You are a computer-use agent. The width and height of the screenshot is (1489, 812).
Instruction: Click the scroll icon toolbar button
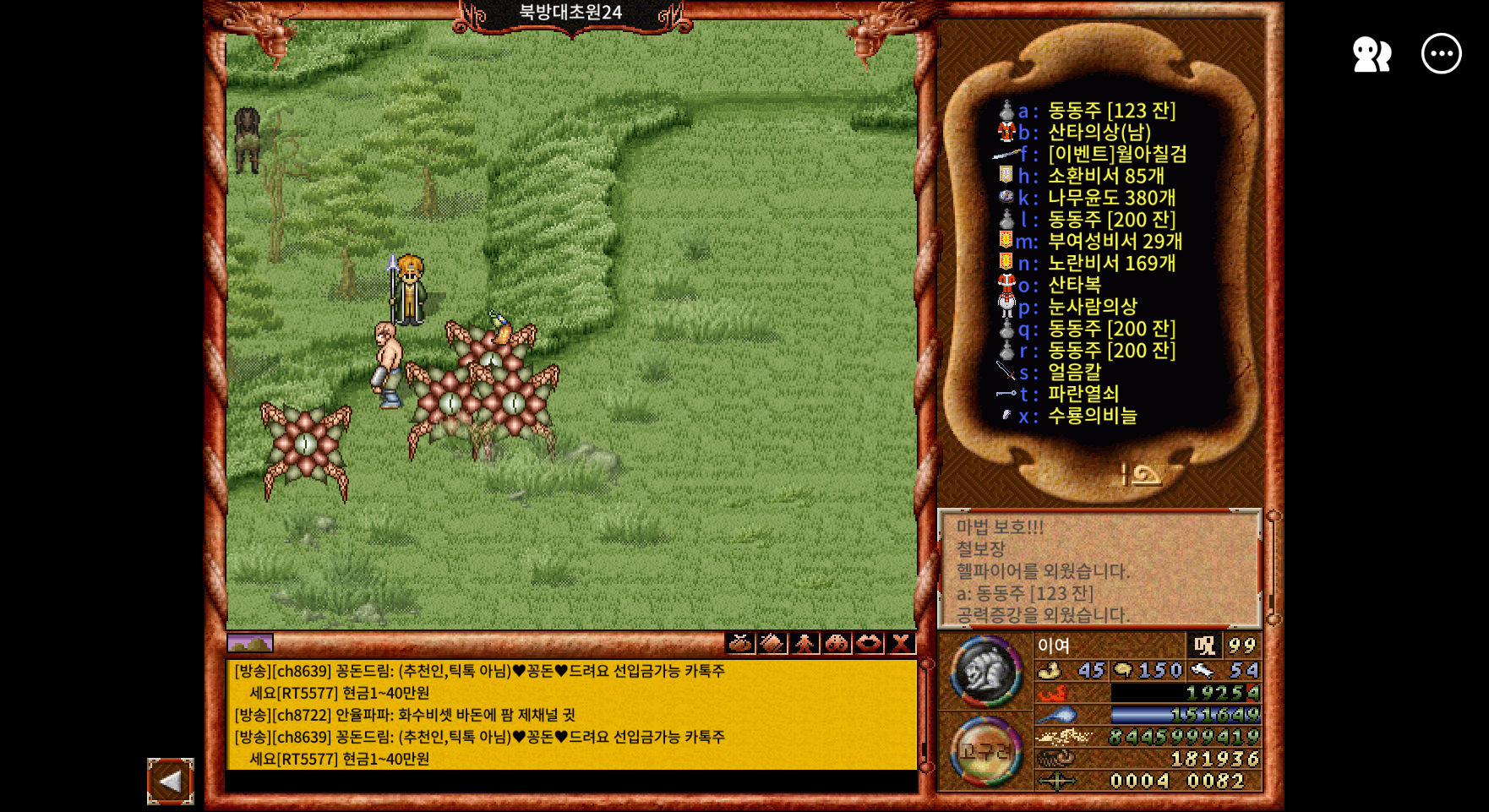tap(772, 644)
